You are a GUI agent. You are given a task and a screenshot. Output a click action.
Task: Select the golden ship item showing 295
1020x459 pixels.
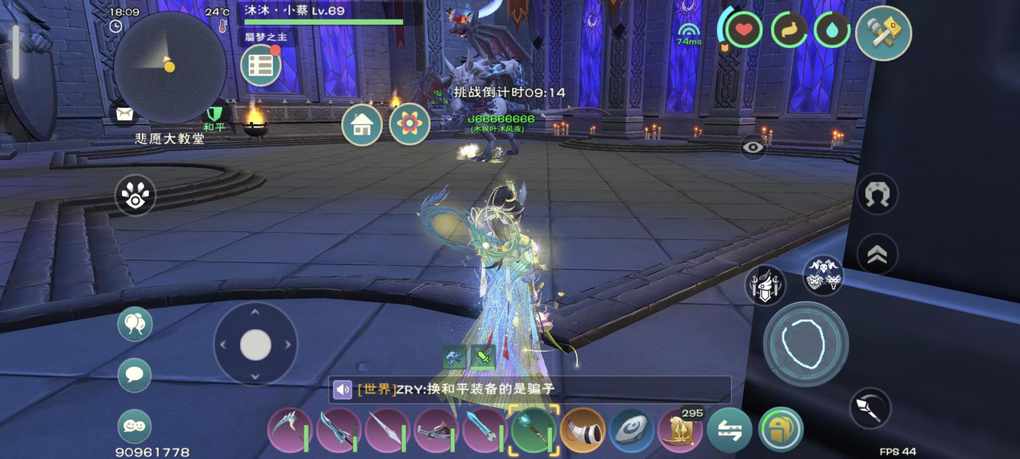680,431
